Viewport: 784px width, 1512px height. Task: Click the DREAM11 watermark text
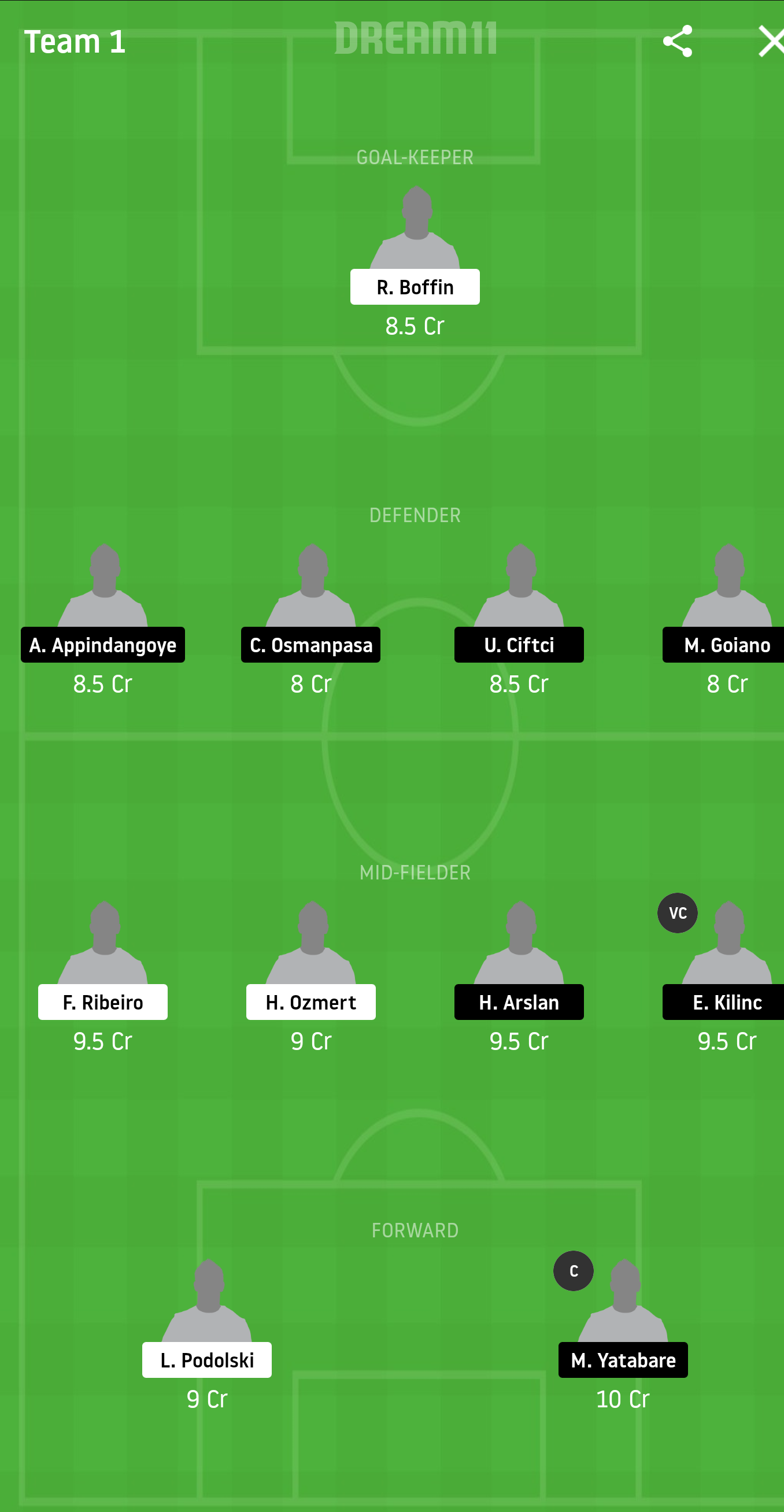click(x=416, y=39)
